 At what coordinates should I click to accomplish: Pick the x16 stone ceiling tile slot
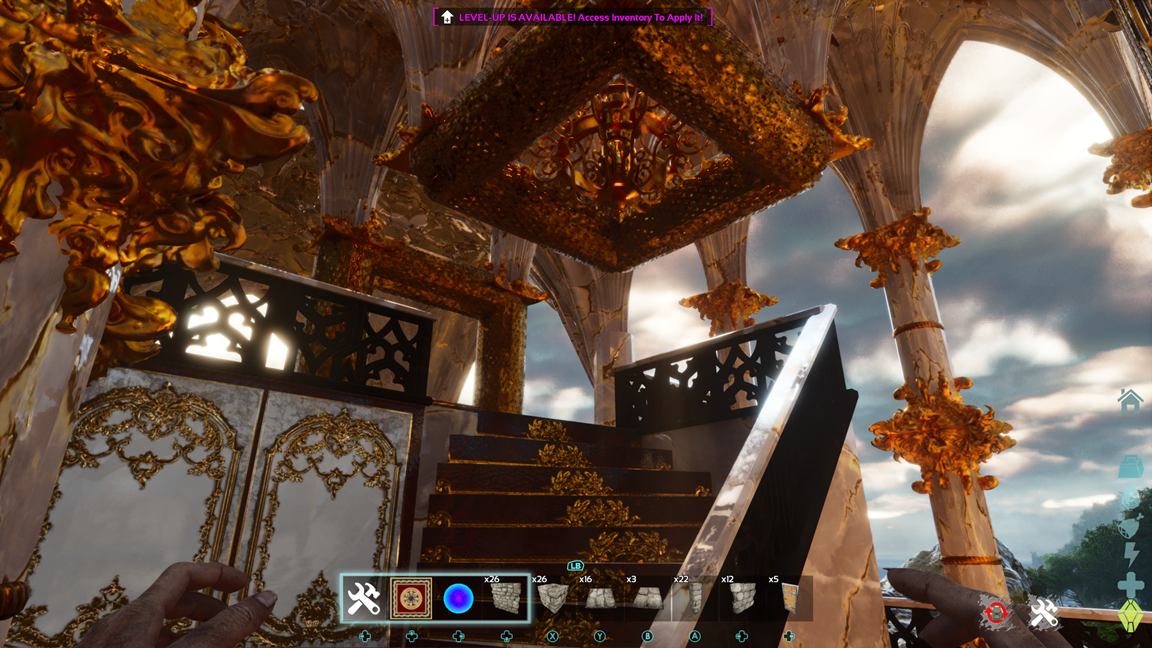(599, 599)
